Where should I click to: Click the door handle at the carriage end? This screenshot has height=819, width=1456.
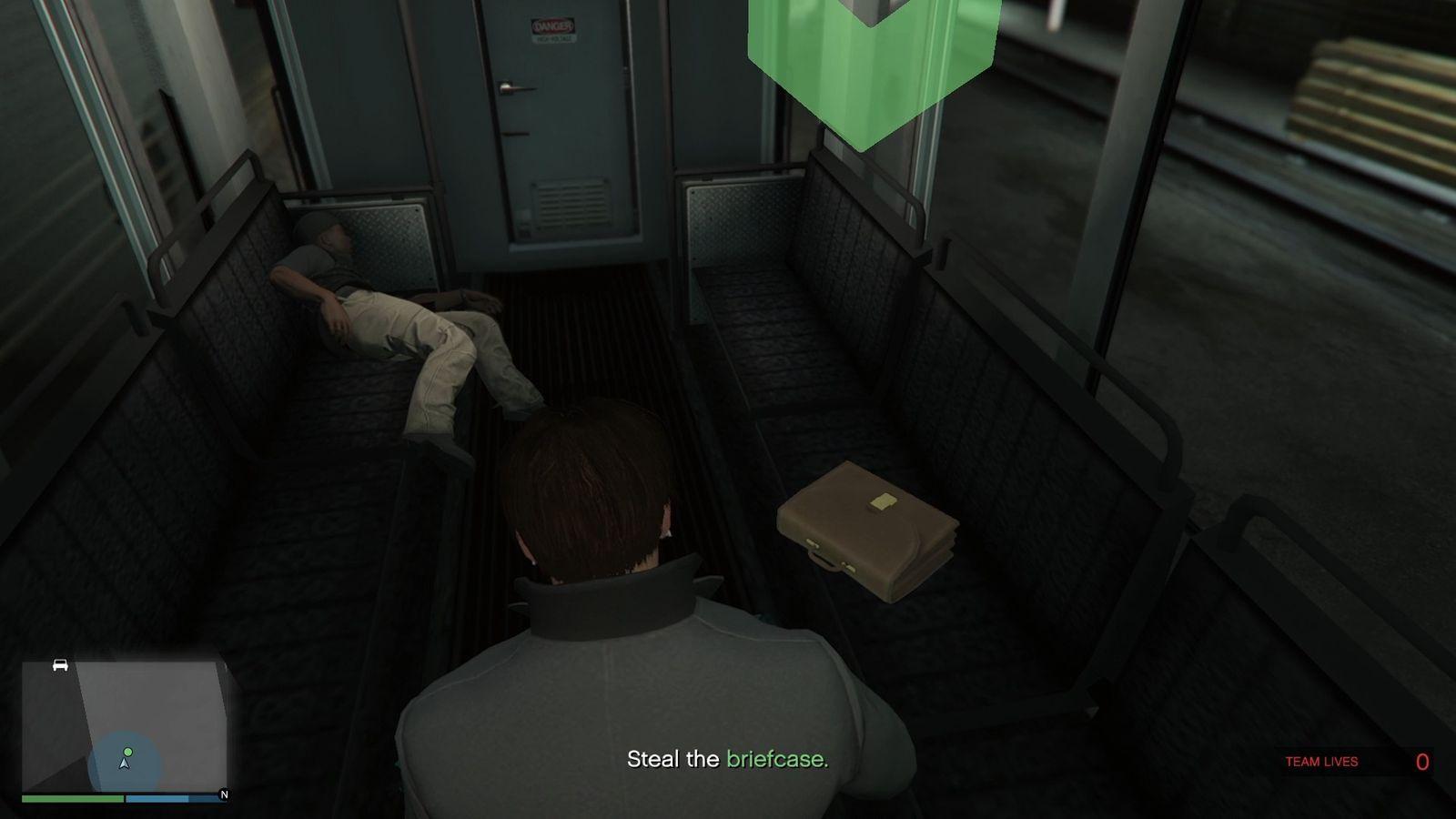(x=511, y=89)
